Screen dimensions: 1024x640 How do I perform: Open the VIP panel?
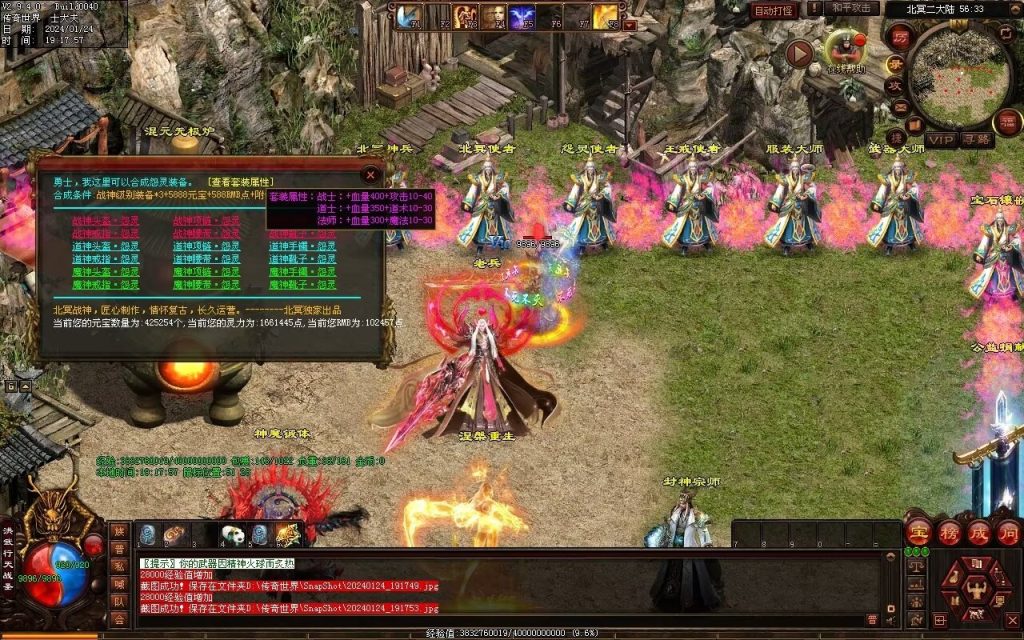939,139
